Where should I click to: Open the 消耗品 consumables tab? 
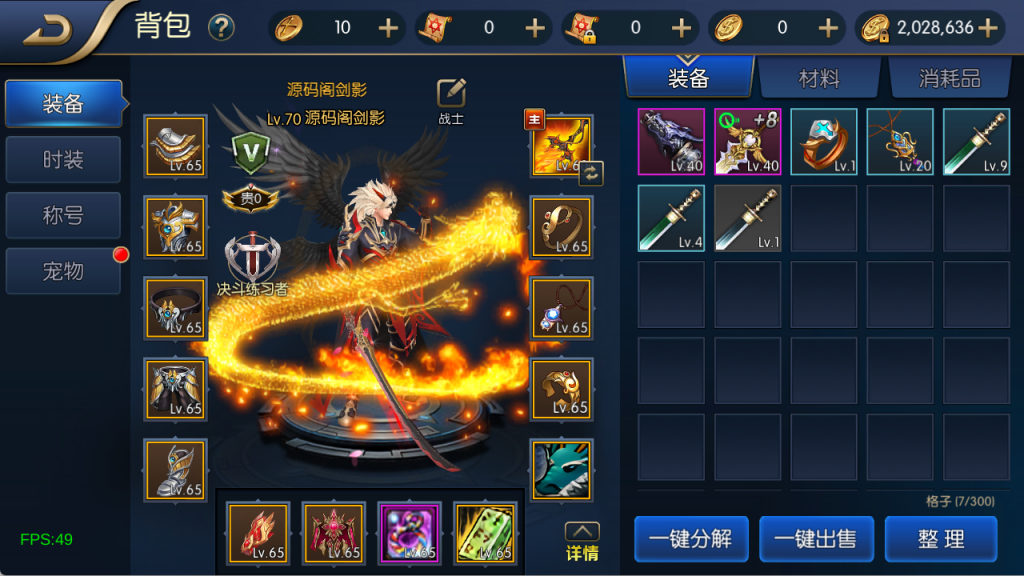948,79
